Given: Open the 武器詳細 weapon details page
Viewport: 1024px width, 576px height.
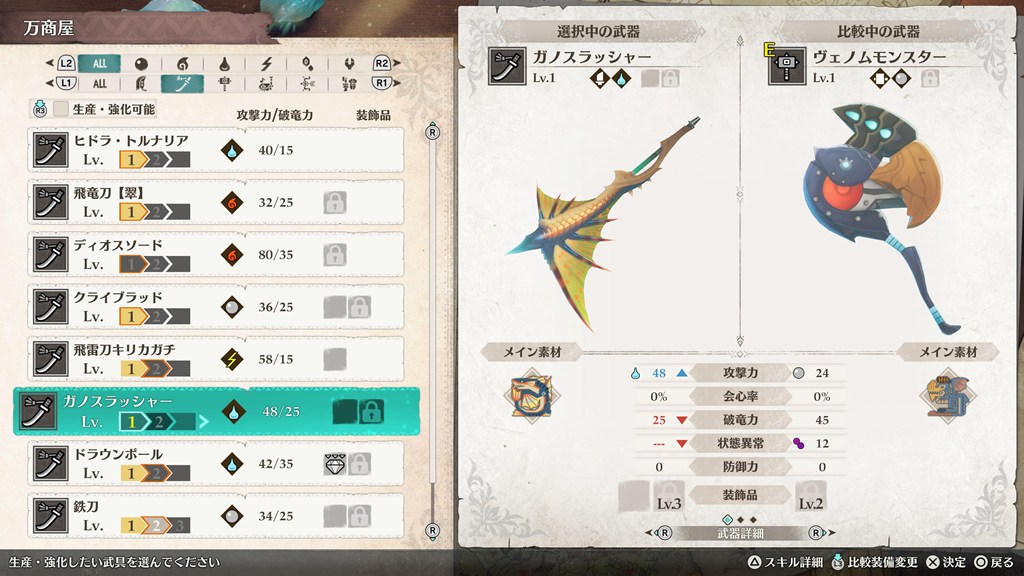Looking at the screenshot, I should [x=738, y=533].
